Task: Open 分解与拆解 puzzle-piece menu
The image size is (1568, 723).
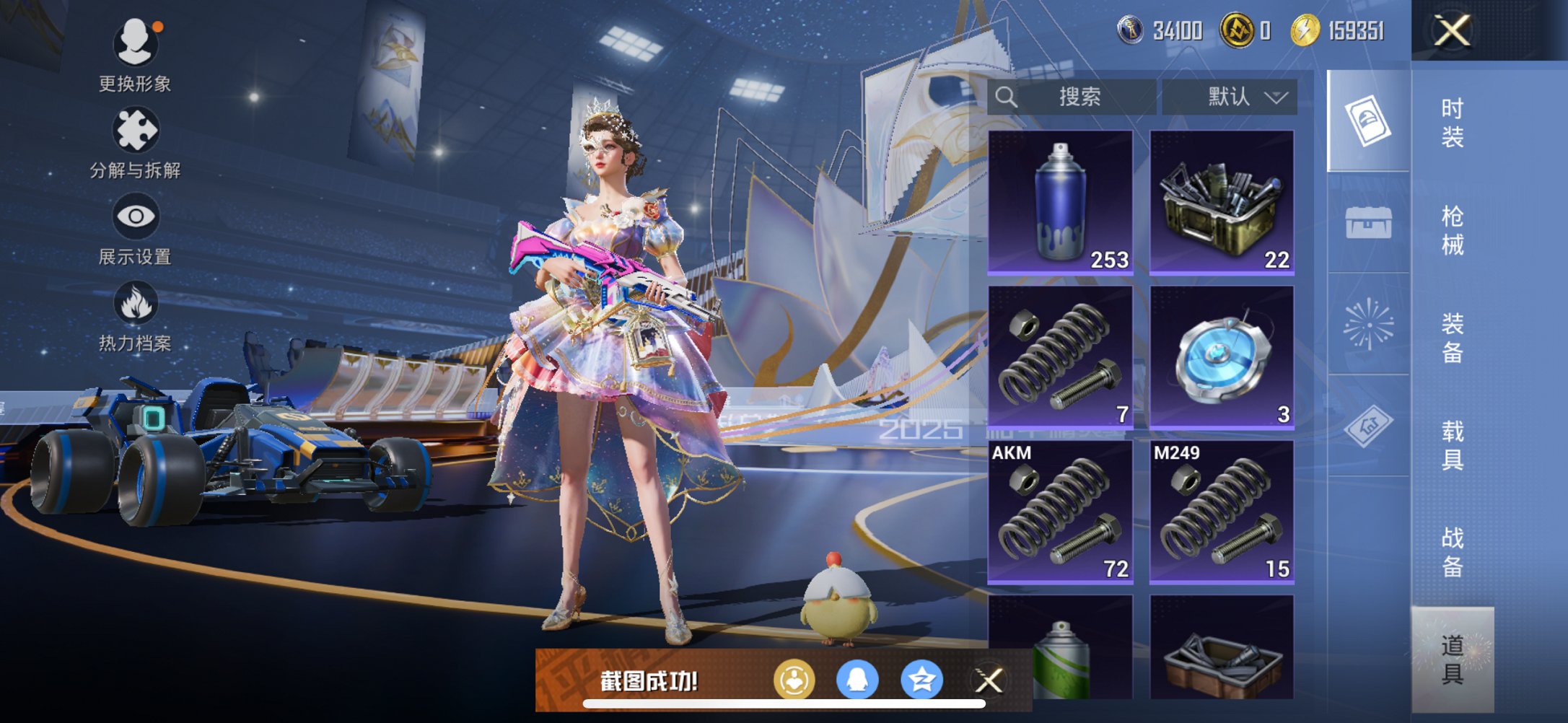Action: click(x=135, y=142)
